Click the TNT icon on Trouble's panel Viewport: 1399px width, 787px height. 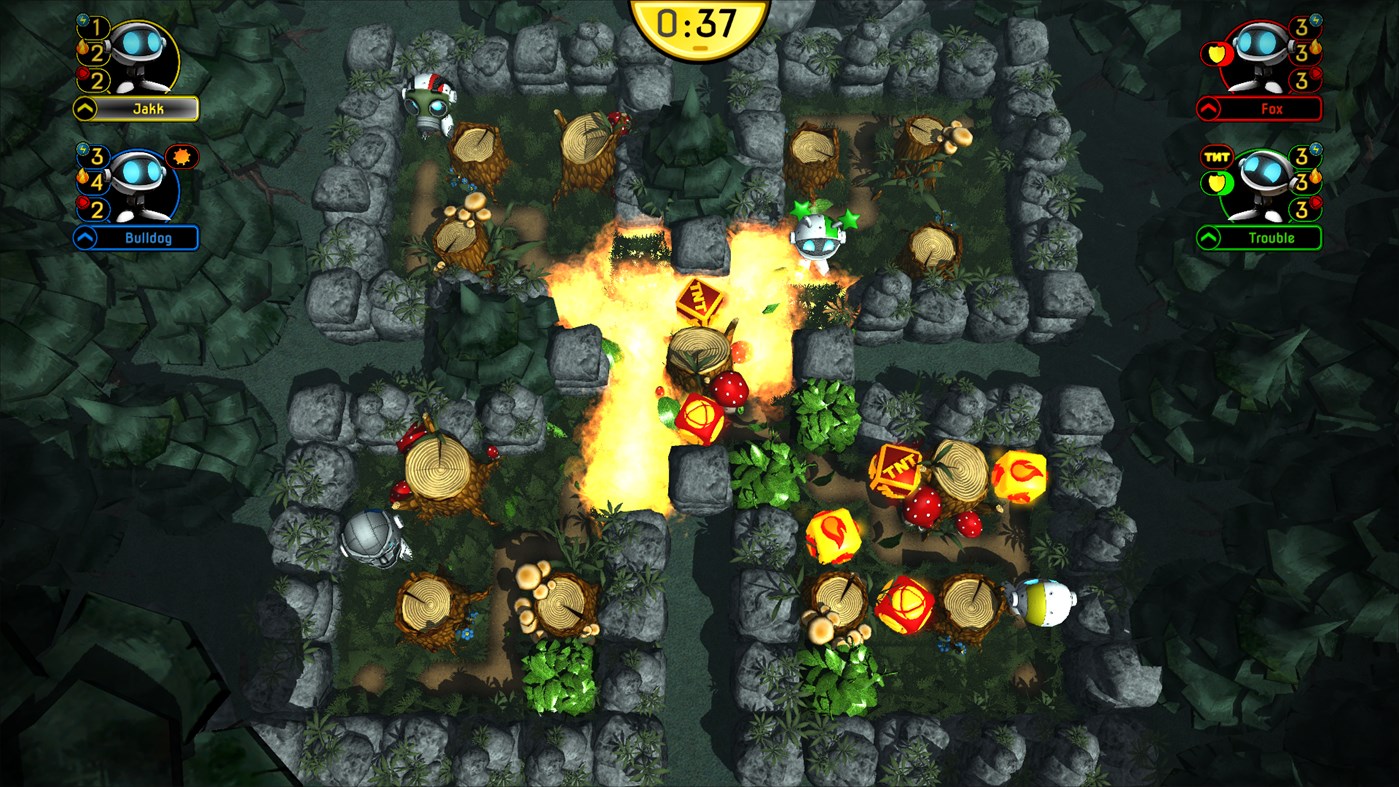(x=1216, y=155)
